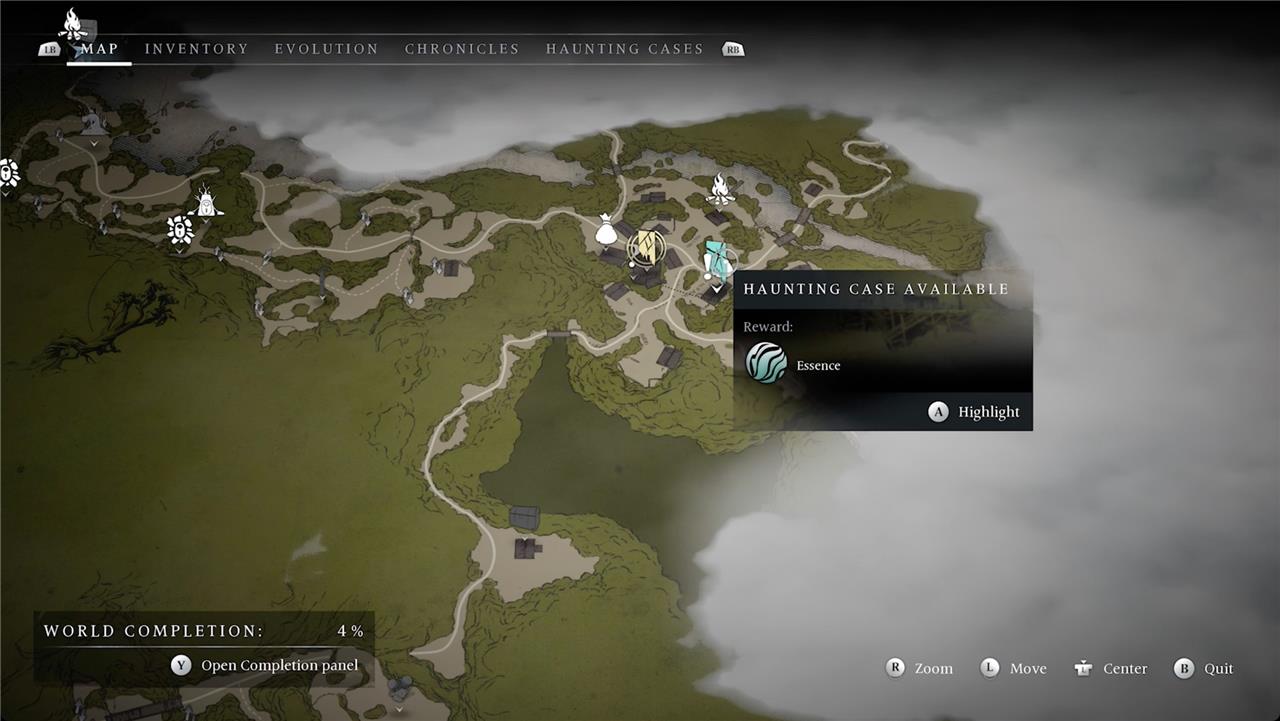Click the white merchant bag marker
Viewport: 1280px width, 721px height.
[605, 231]
